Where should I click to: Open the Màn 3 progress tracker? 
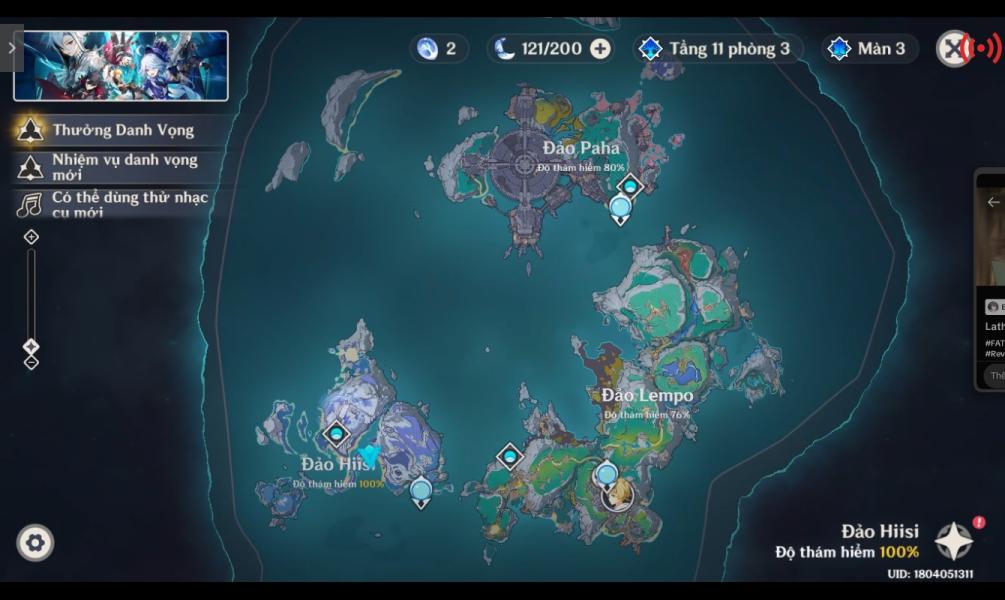click(x=869, y=49)
